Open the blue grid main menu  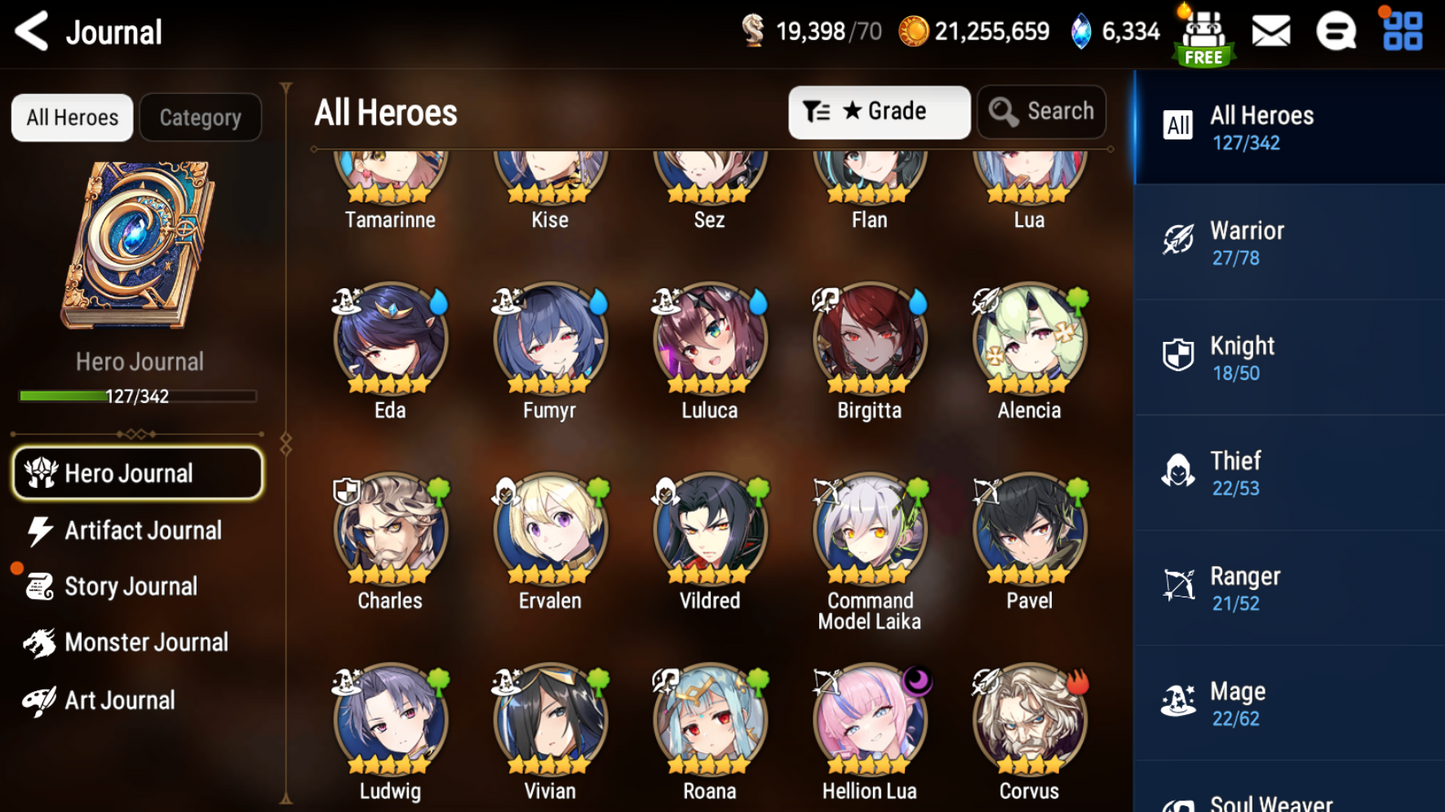(1402, 32)
